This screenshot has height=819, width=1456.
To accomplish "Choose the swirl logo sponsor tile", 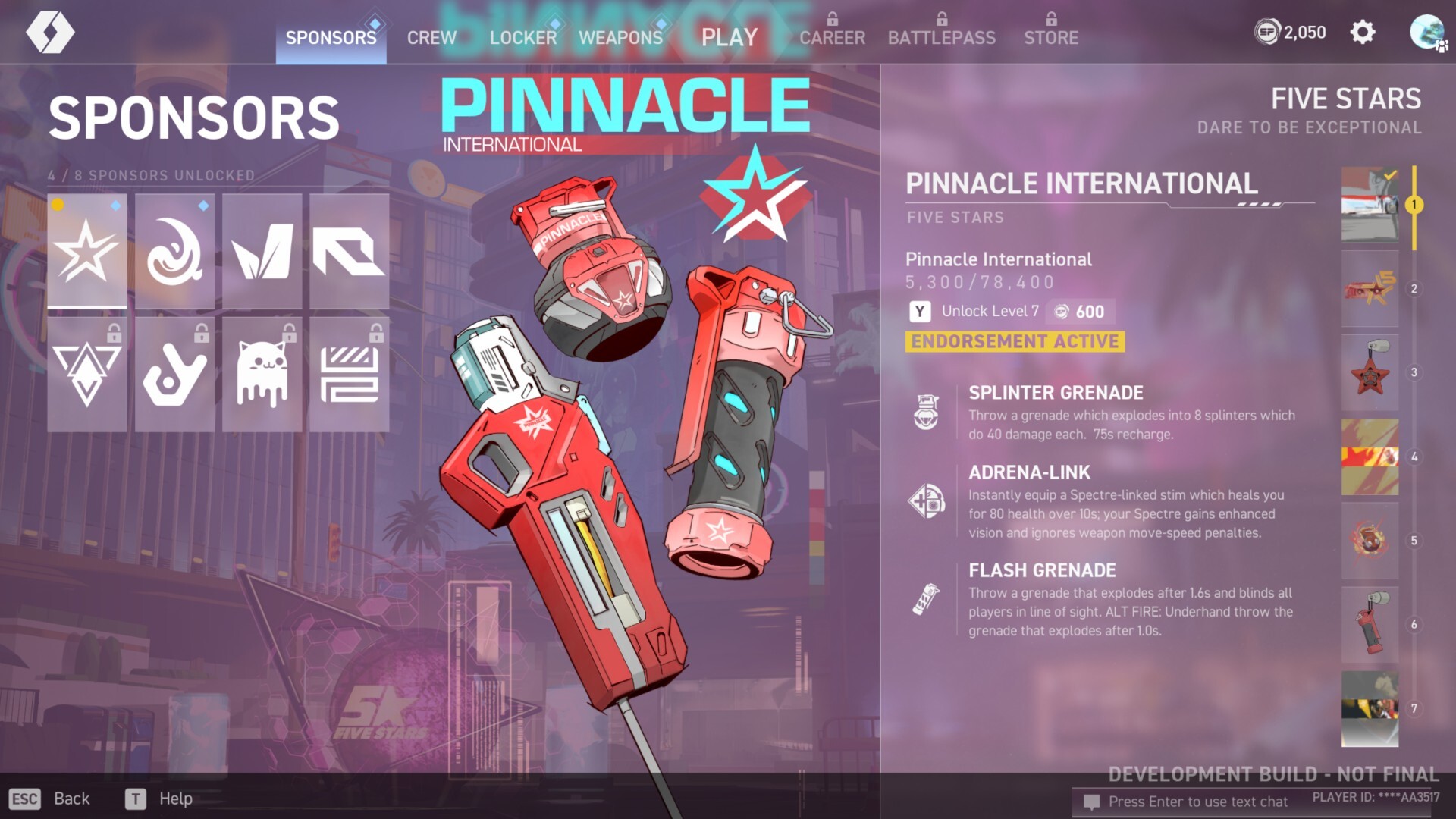I will [x=174, y=251].
